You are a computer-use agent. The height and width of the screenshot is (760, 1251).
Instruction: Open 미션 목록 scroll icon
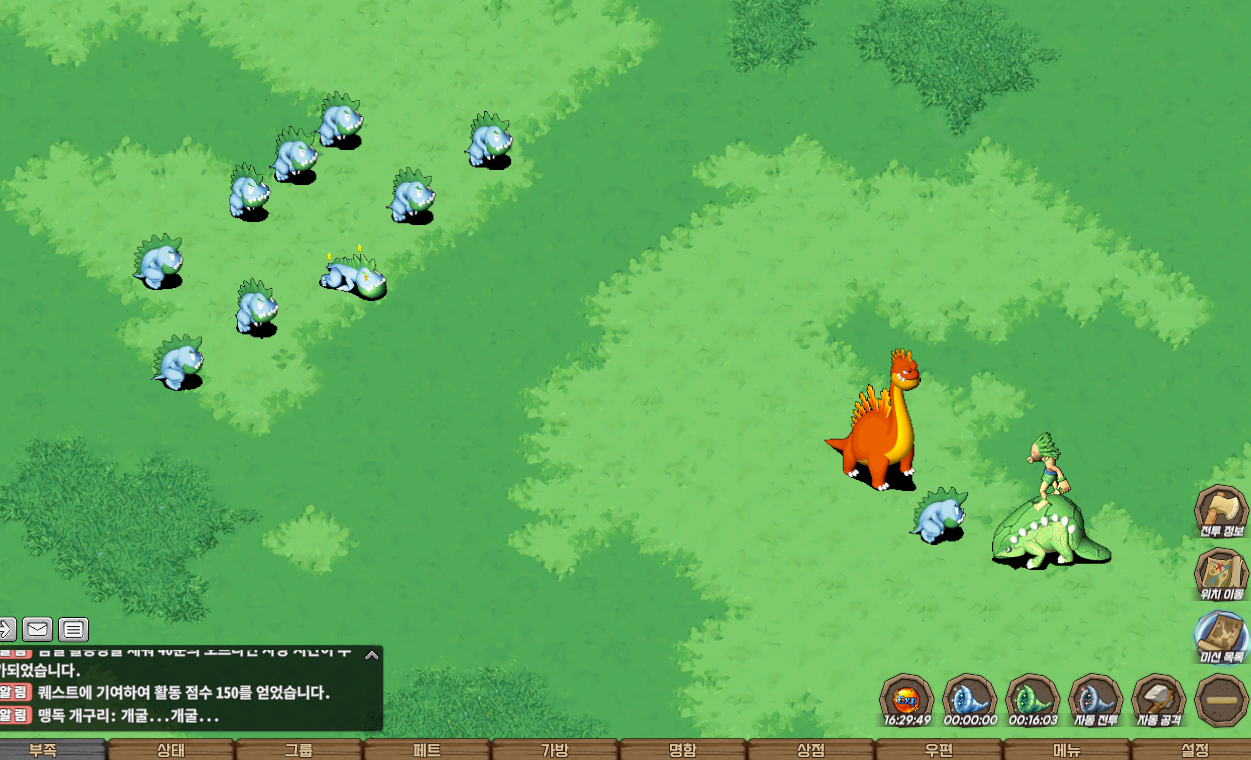coord(1221,636)
